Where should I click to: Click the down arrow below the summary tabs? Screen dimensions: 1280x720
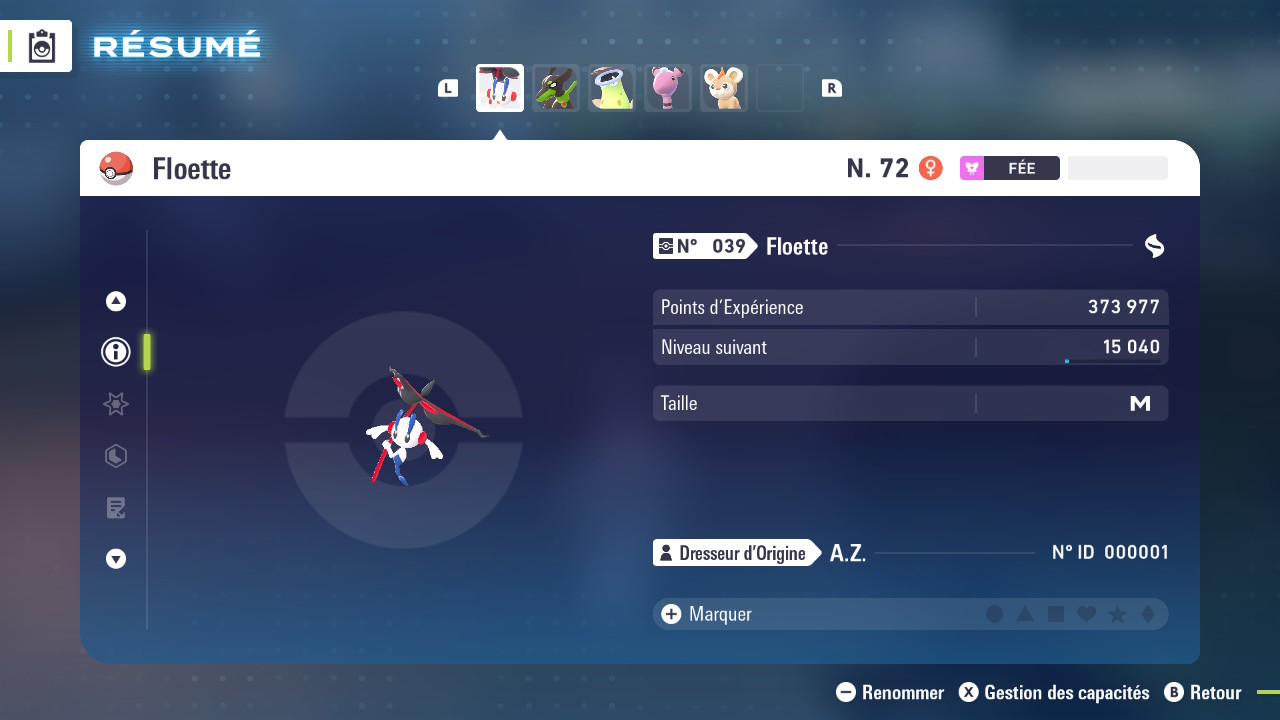pos(116,559)
